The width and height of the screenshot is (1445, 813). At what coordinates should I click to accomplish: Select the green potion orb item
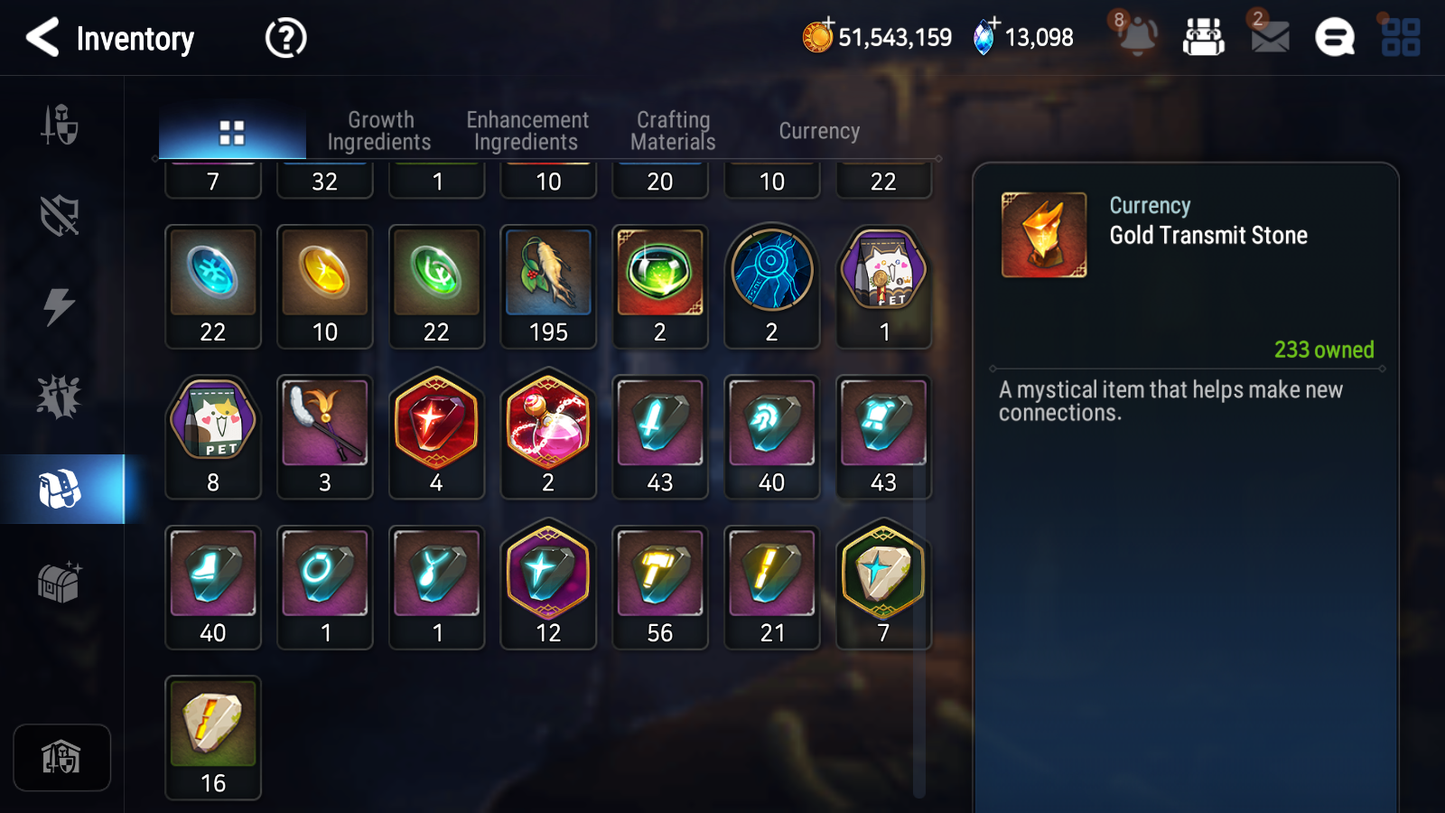click(660, 285)
